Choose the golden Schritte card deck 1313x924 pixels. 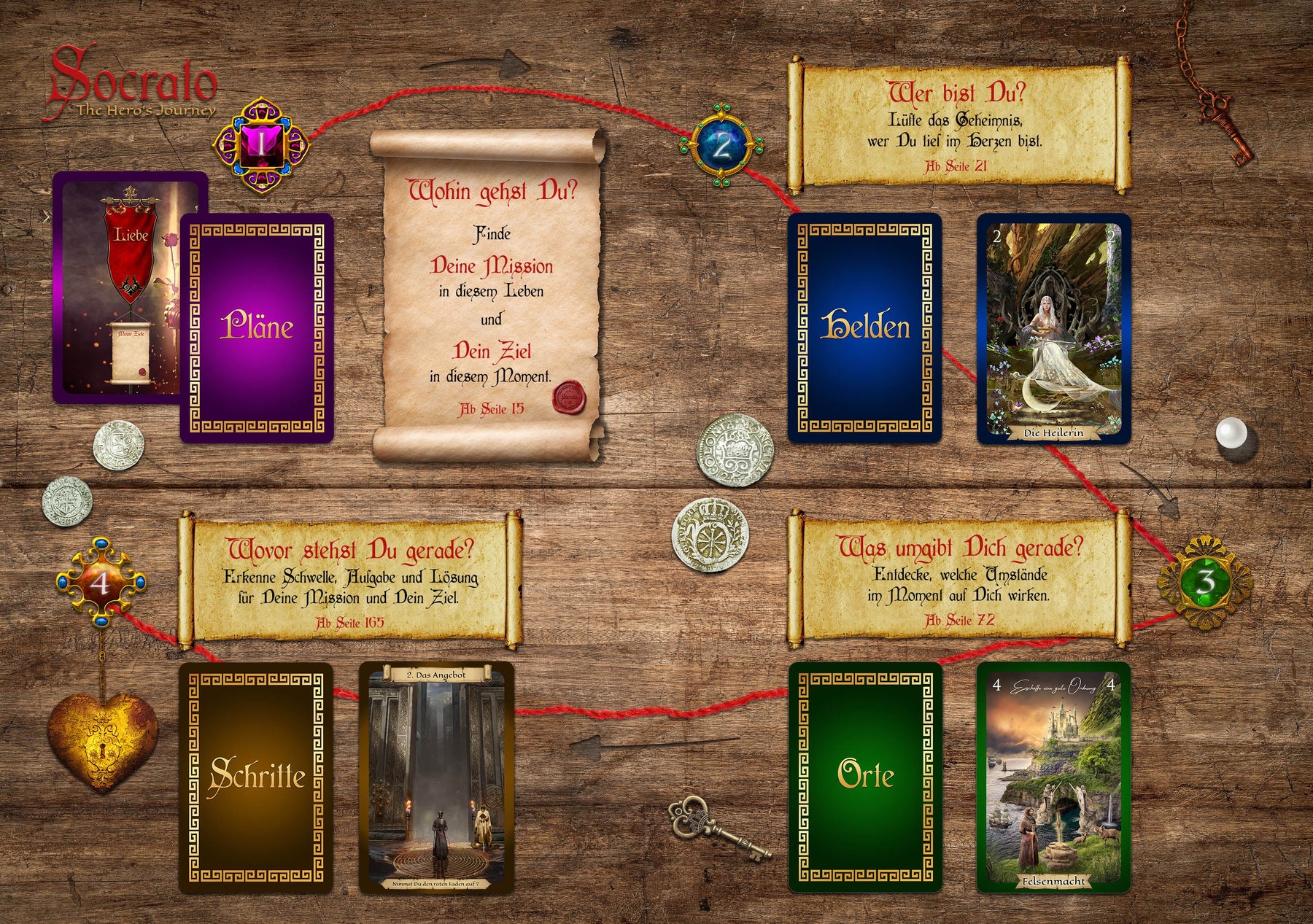257,777
